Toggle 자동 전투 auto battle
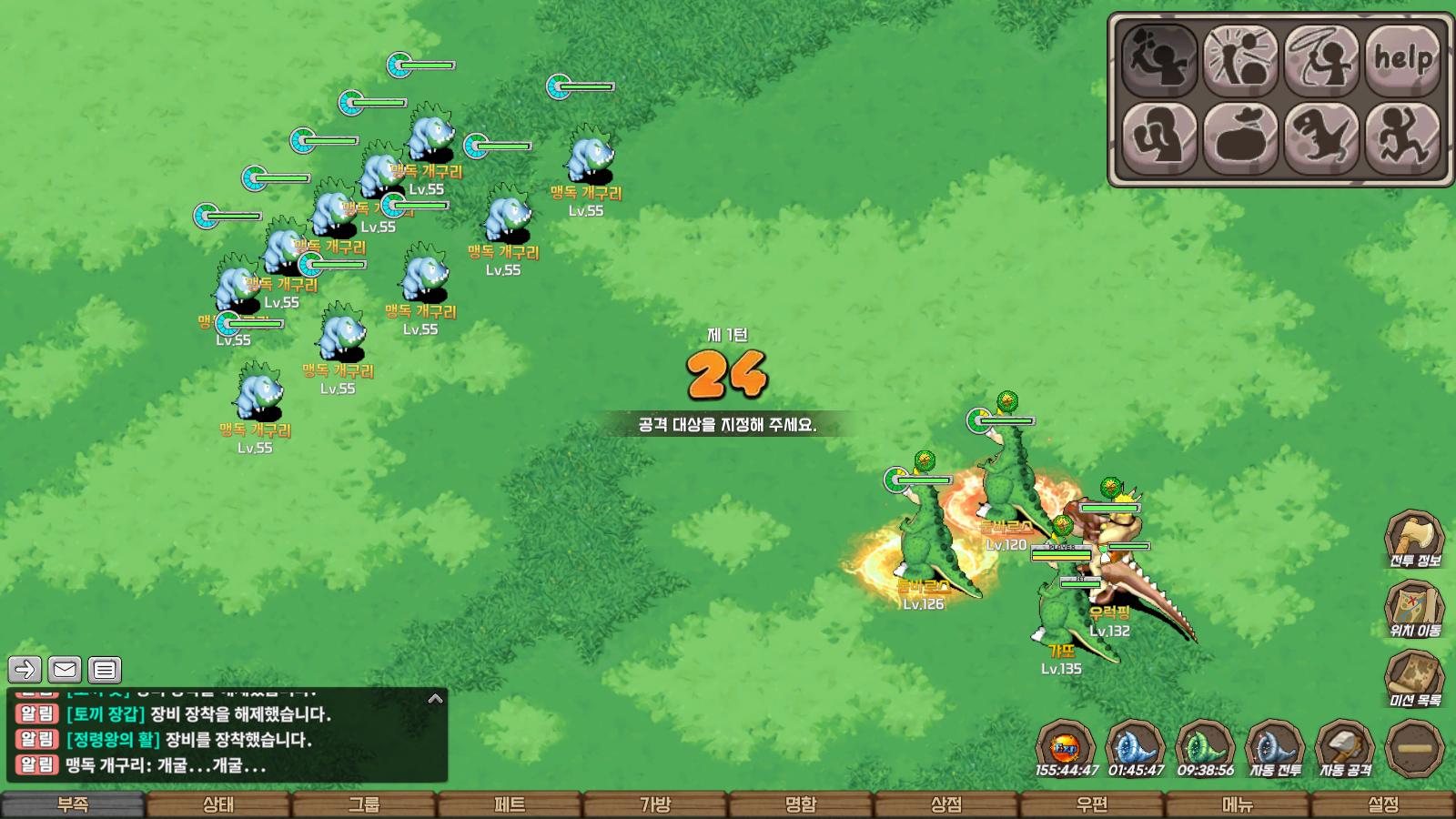The width and height of the screenshot is (1456, 819). 1275,748
